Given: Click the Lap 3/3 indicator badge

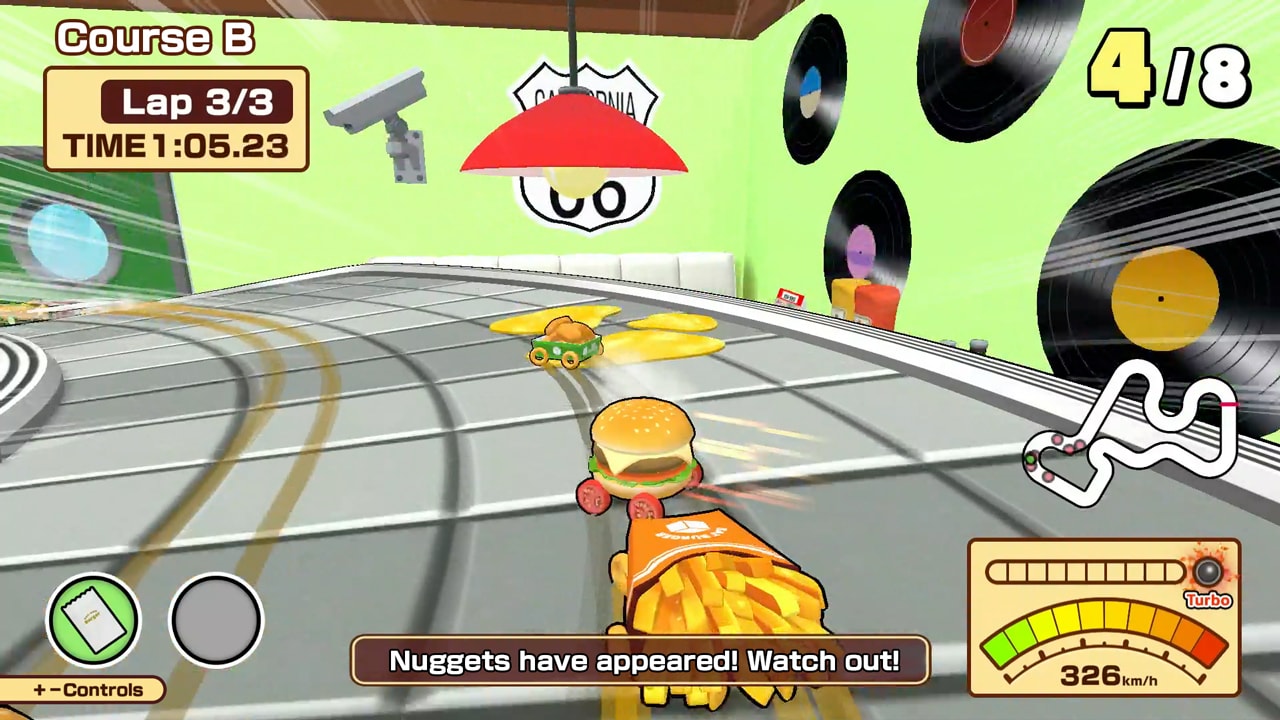Looking at the screenshot, I should (x=196, y=102).
